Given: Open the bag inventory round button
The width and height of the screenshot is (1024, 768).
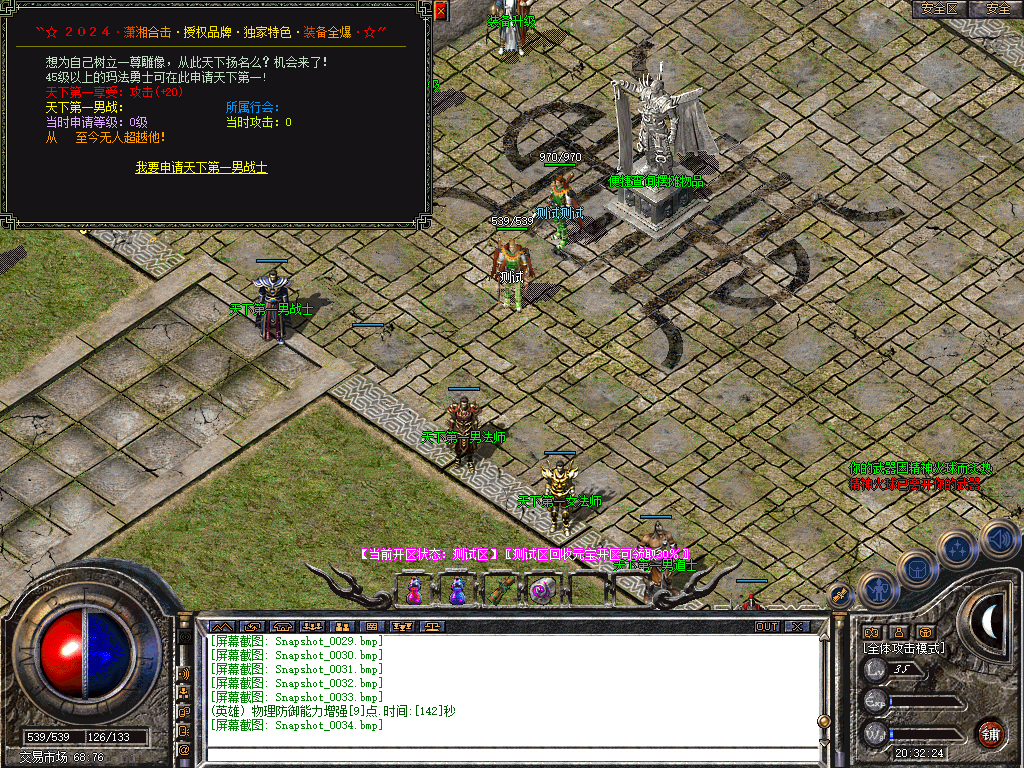Looking at the screenshot, I should coord(917,570).
